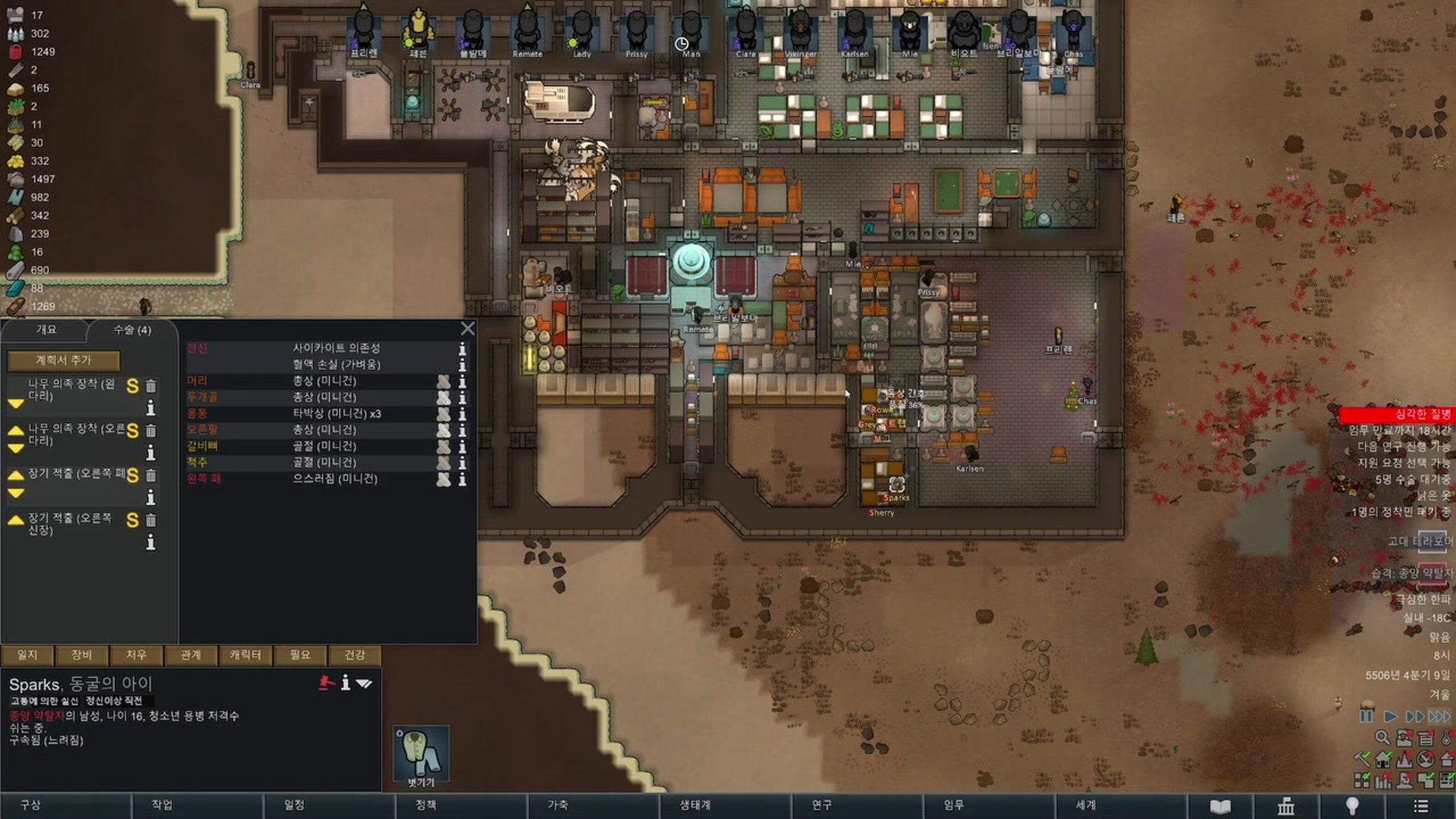Switch to the 수술 (4) operations tab
This screenshot has width=1456, height=819.
point(132,330)
